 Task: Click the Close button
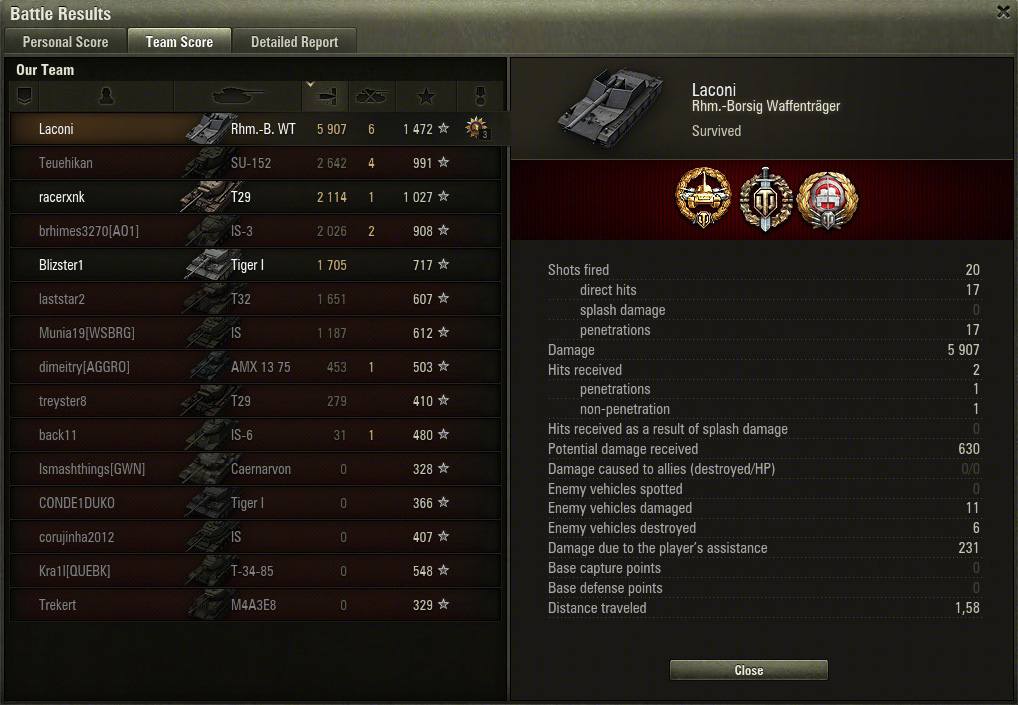coord(748,670)
